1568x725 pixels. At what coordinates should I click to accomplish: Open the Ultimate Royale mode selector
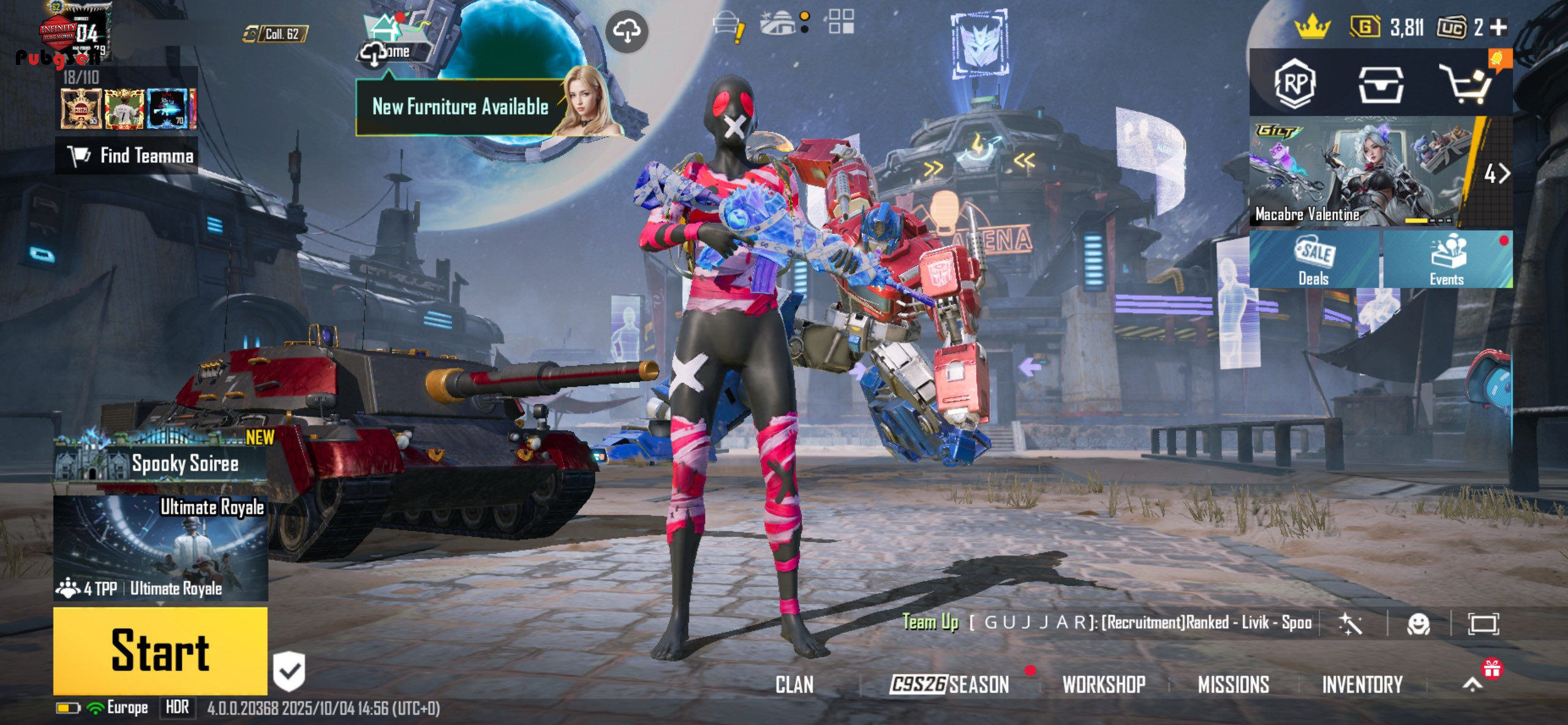pos(160,548)
